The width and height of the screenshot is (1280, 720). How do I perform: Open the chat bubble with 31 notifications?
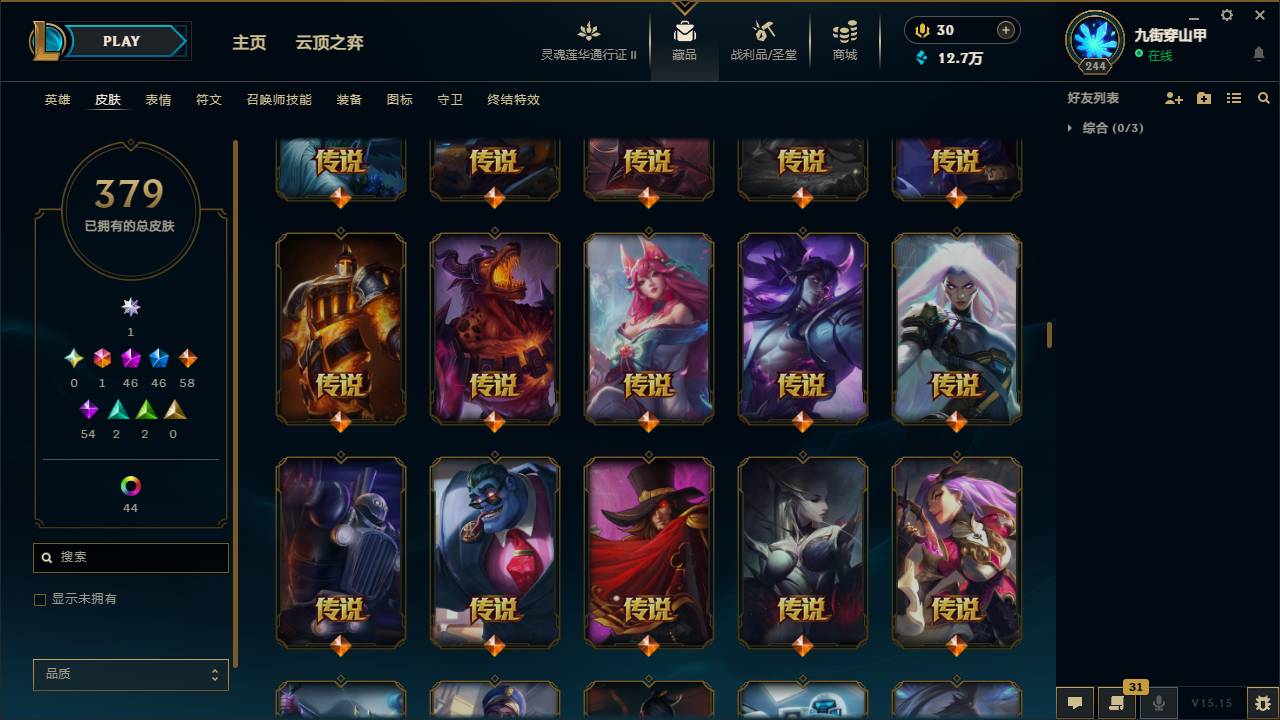1118,702
